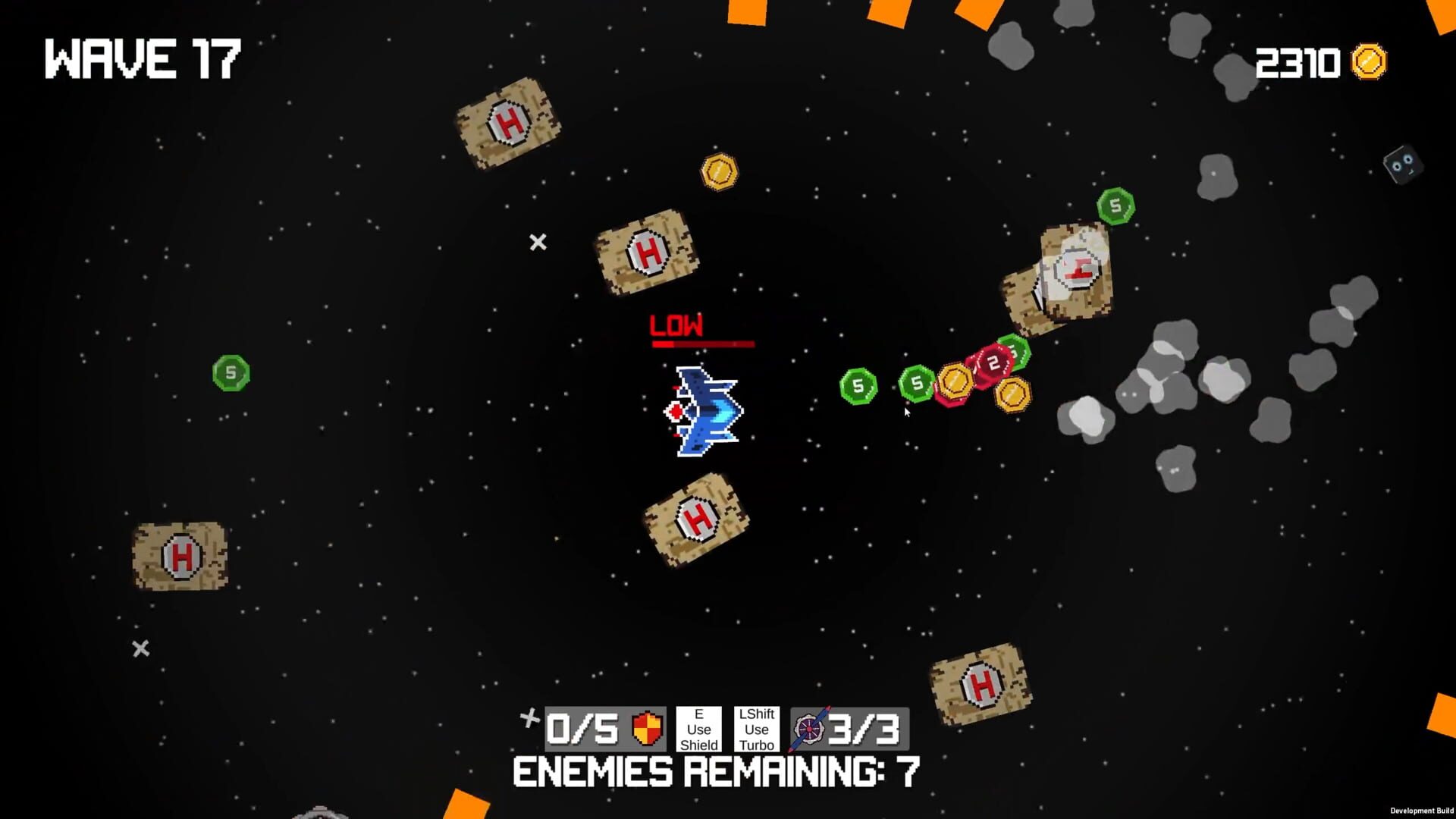1456x819 pixels.
Task: Toggle turbo via the LShift Use Turbo prompt
Action: pyautogui.click(x=755, y=729)
